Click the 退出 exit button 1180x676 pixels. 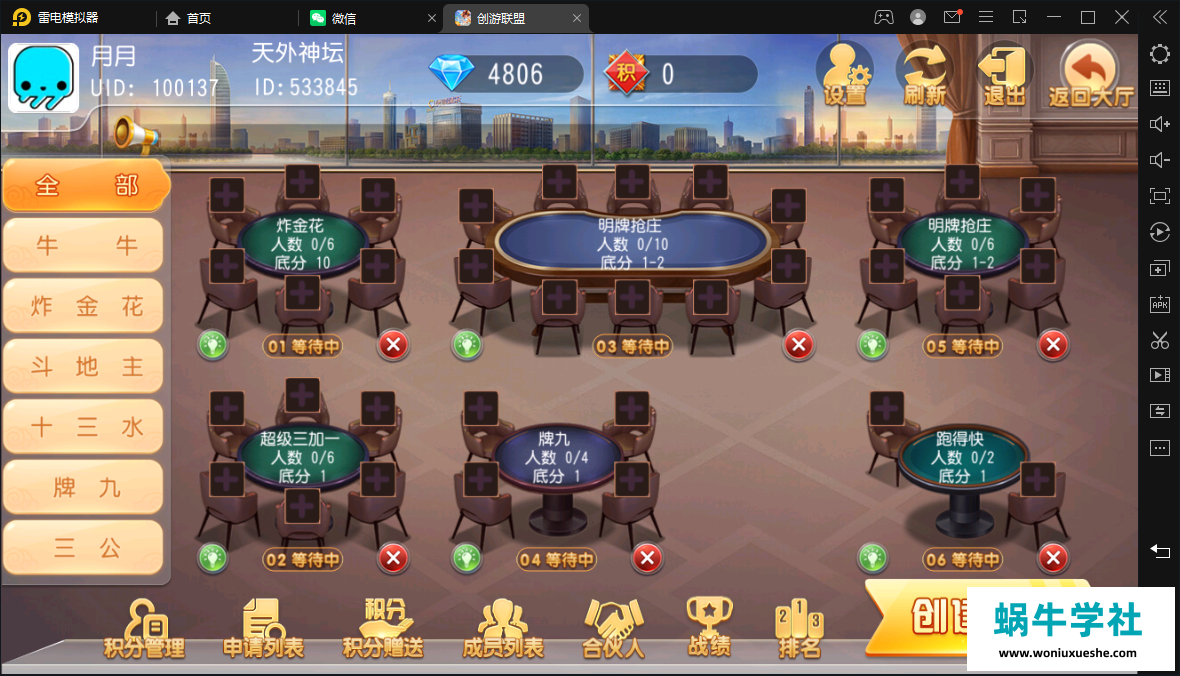[x=1004, y=74]
